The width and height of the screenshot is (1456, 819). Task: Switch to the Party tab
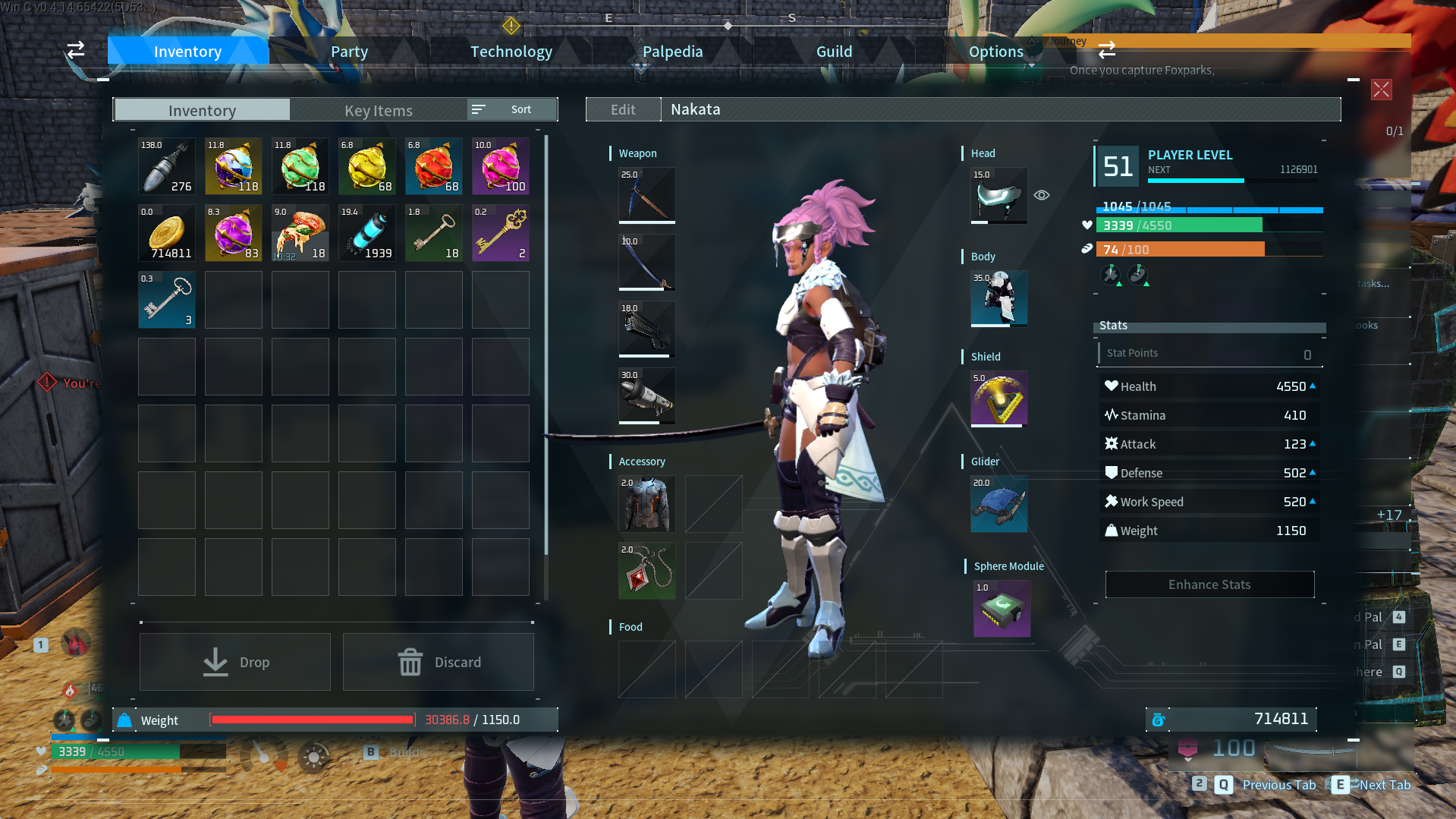(x=349, y=52)
